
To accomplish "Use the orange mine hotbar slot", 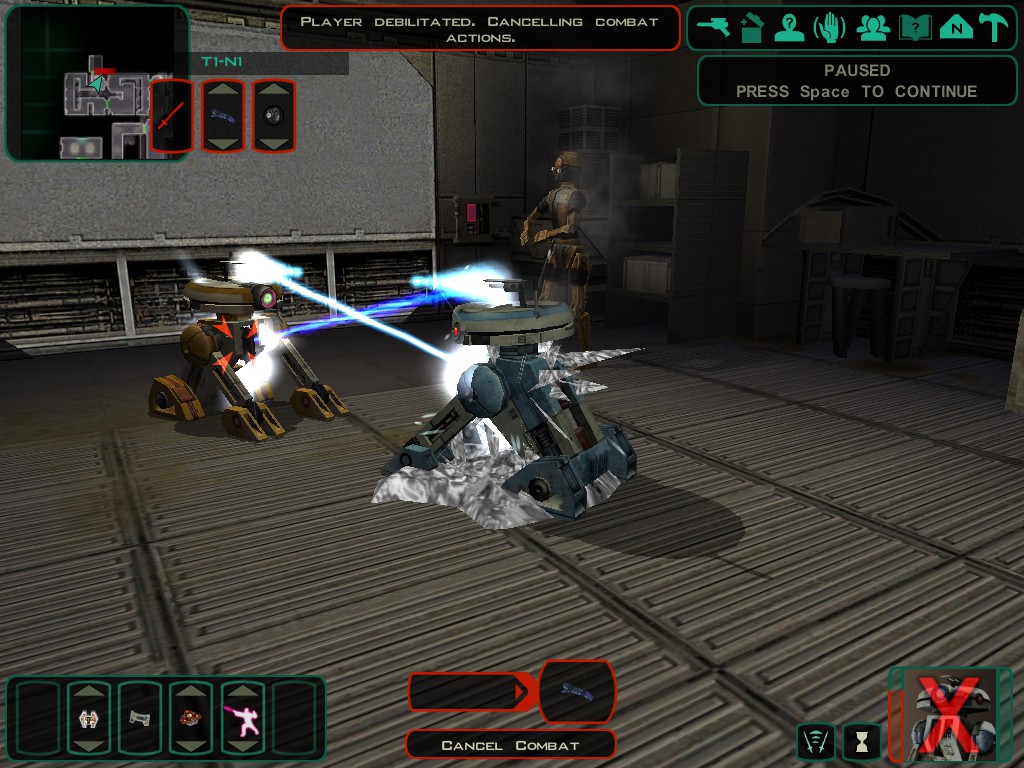I will pos(190,718).
